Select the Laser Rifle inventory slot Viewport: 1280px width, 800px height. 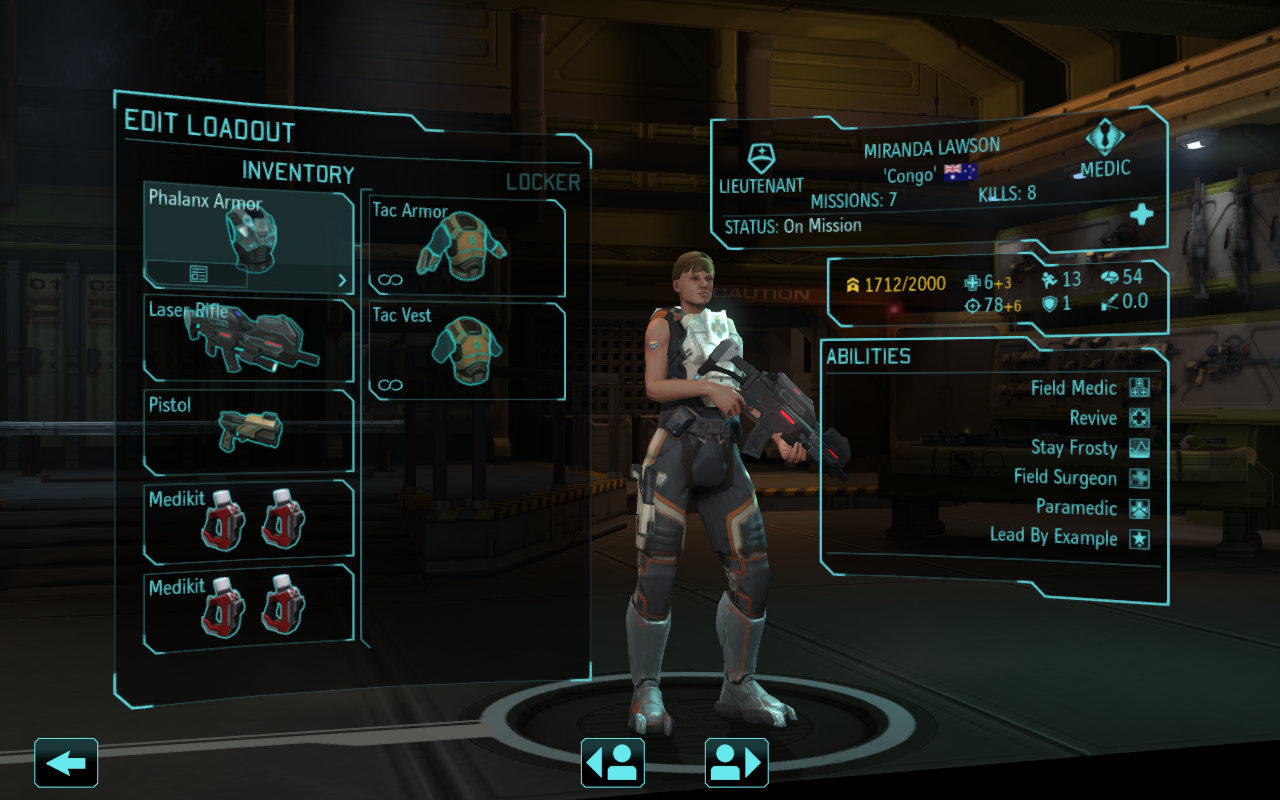248,340
